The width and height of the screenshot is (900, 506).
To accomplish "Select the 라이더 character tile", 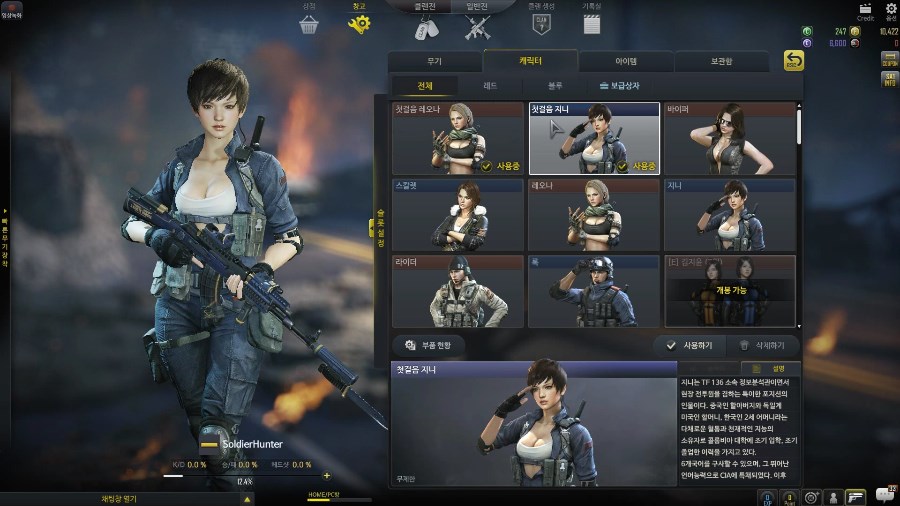I will (458, 291).
